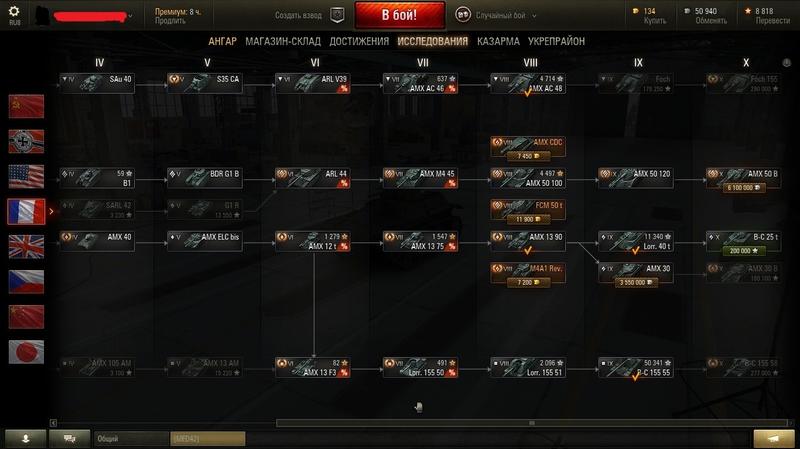Show the ДОСТИЖЕНИЯ tab
Viewport: 800px width, 449px height.
pos(359,41)
